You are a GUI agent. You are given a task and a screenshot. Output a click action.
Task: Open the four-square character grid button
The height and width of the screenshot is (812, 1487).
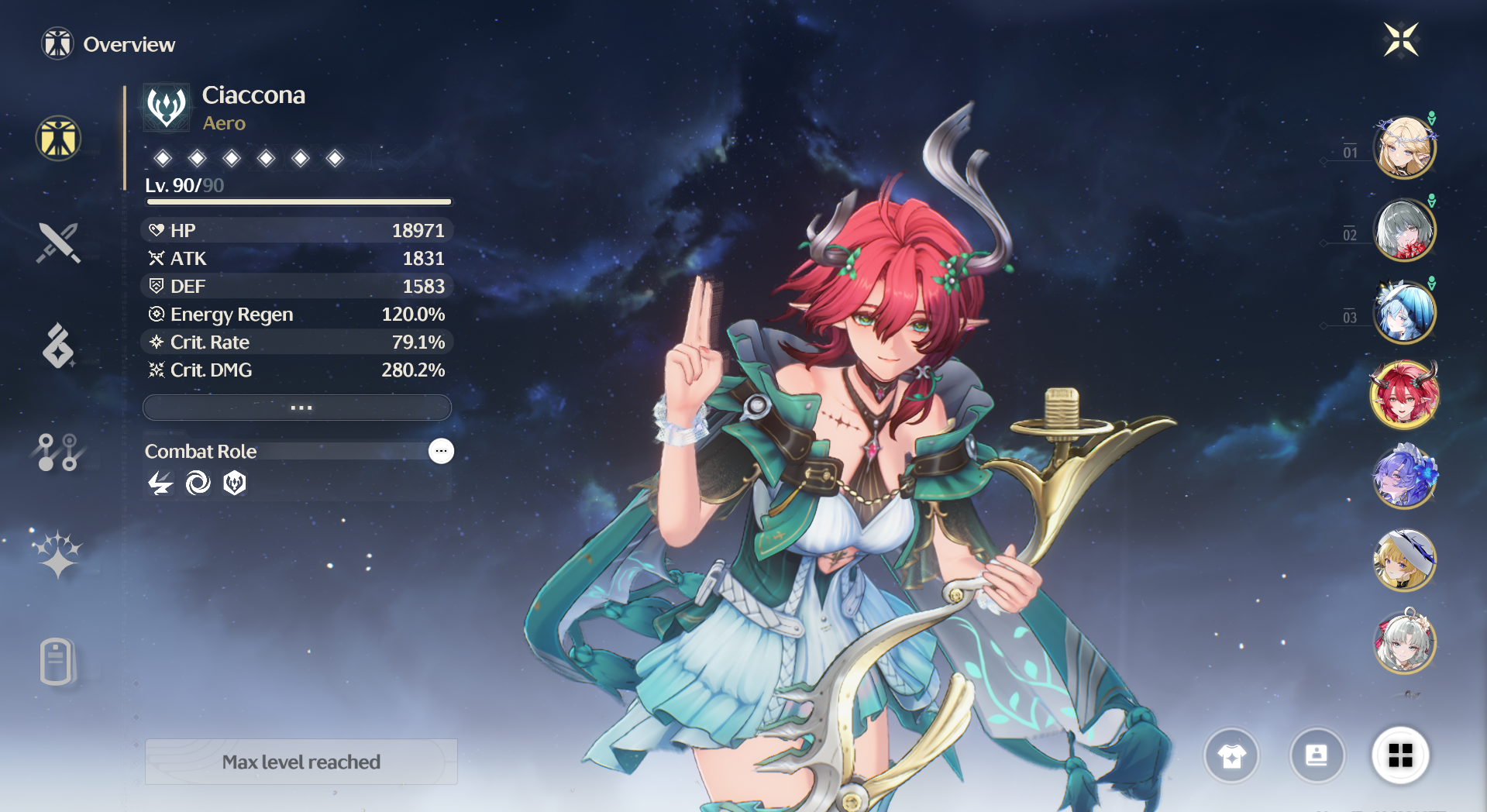[x=1400, y=755]
